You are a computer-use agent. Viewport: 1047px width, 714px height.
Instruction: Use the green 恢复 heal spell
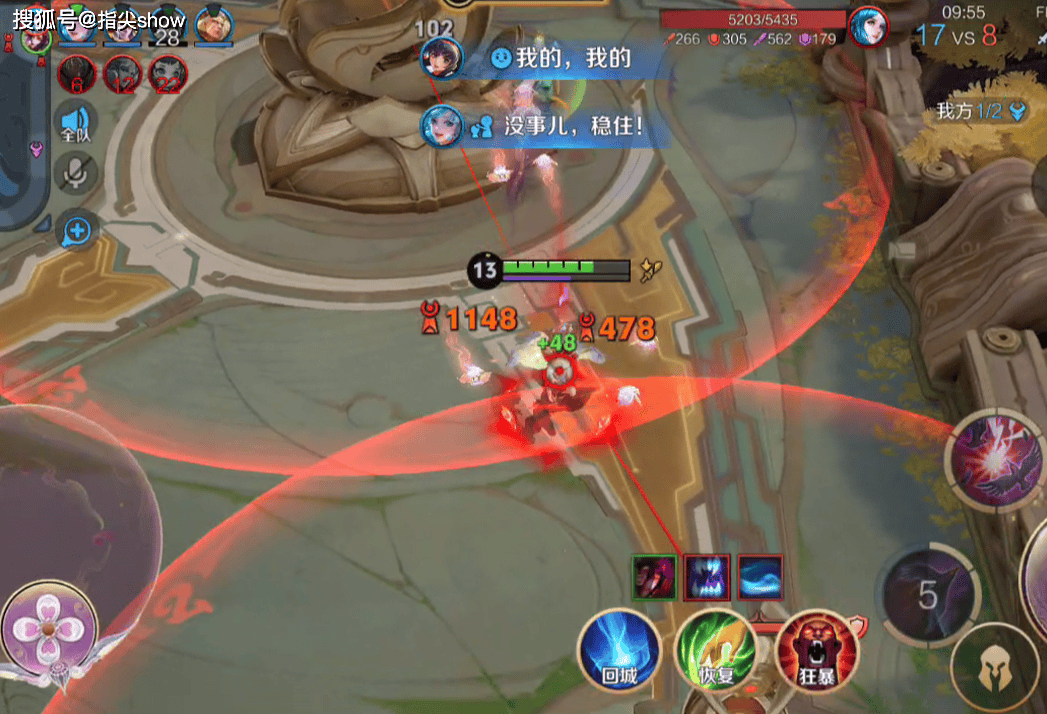[716, 648]
